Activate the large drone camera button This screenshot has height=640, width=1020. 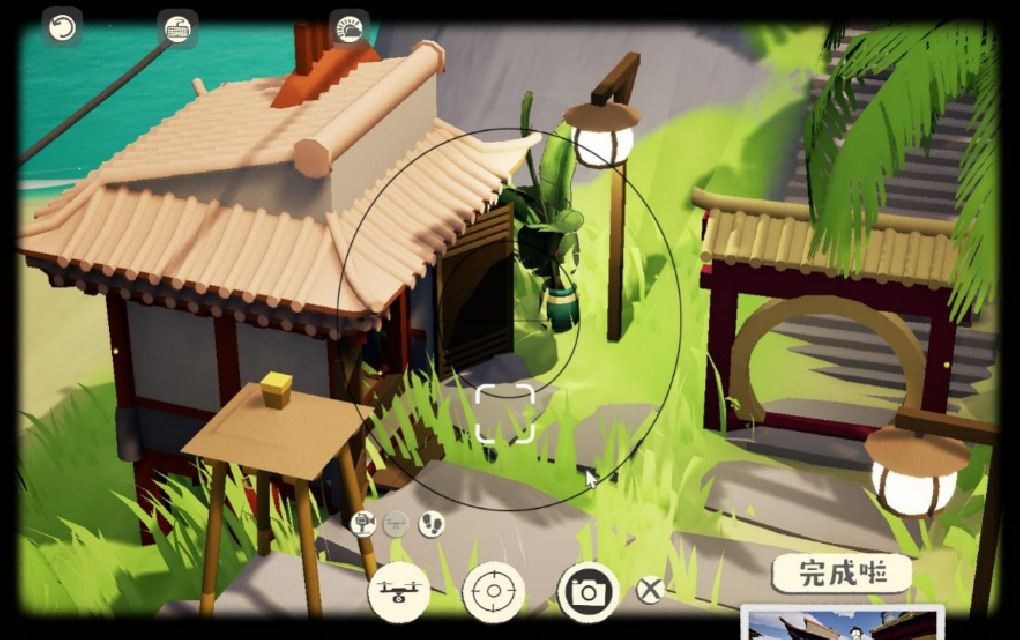click(400, 591)
